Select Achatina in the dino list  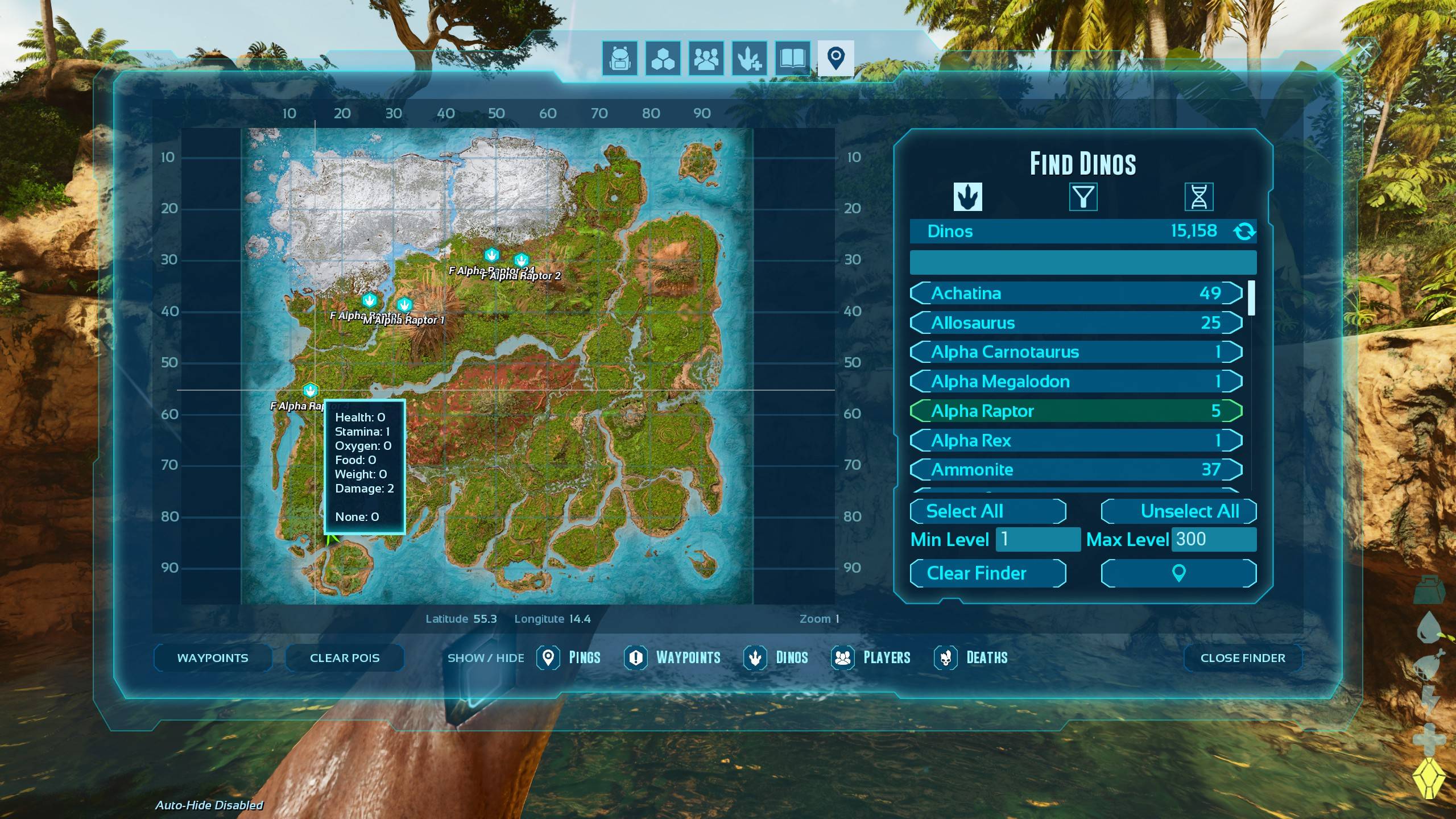[x=1076, y=293]
